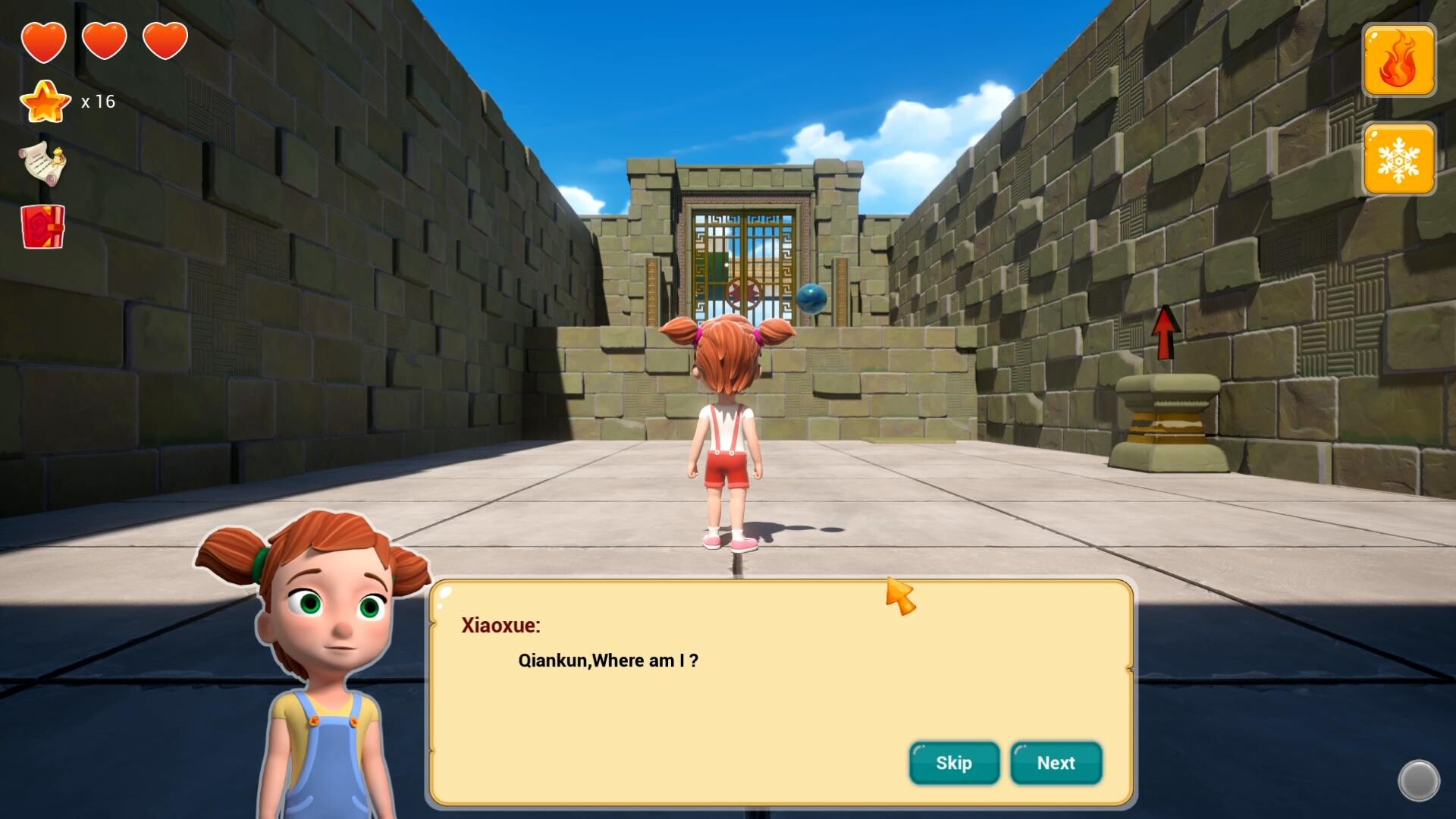
Task: Click the Xiaoxue name label in the dialogue
Action: click(500, 625)
